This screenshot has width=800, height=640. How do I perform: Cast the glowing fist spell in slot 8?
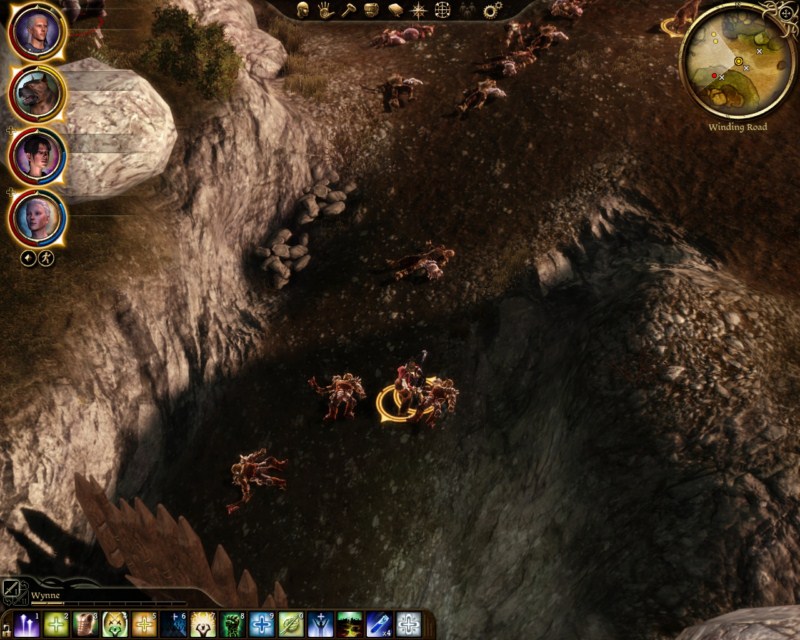(x=233, y=625)
